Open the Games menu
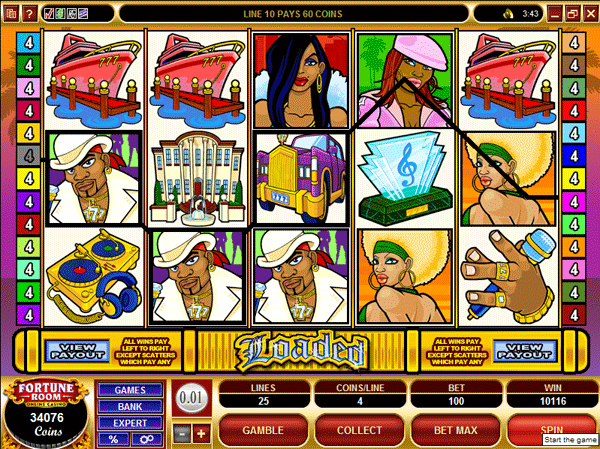The width and height of the screenshot is (600, 449). [x=131, y=389]
